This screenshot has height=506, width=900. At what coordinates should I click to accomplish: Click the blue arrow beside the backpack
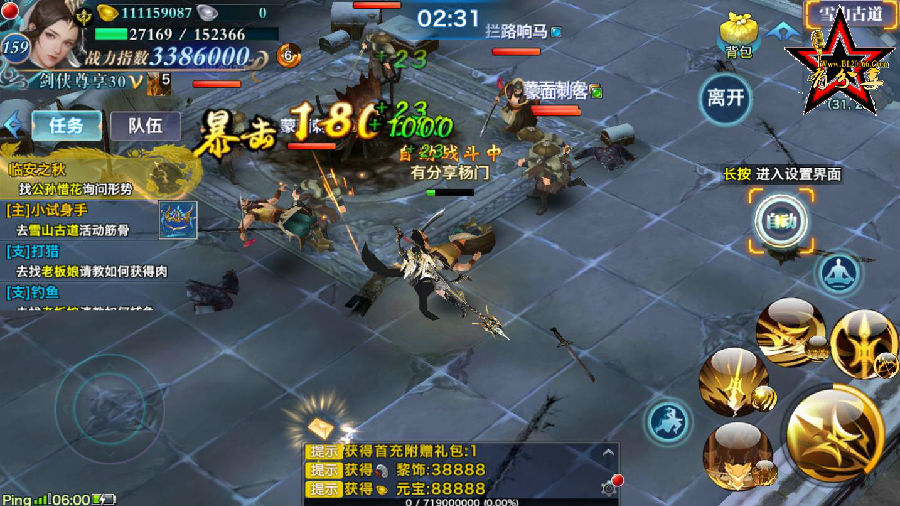point(777,29)
